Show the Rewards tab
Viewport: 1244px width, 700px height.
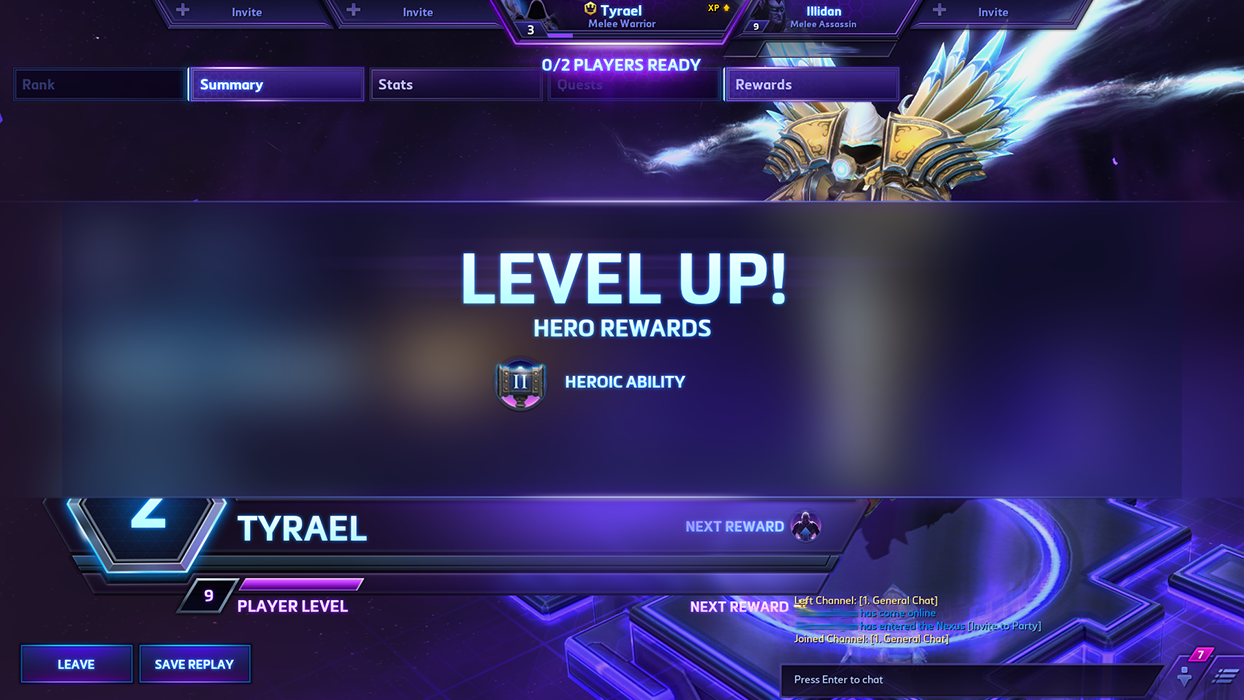pyautogui.click(x=811, y=85)
